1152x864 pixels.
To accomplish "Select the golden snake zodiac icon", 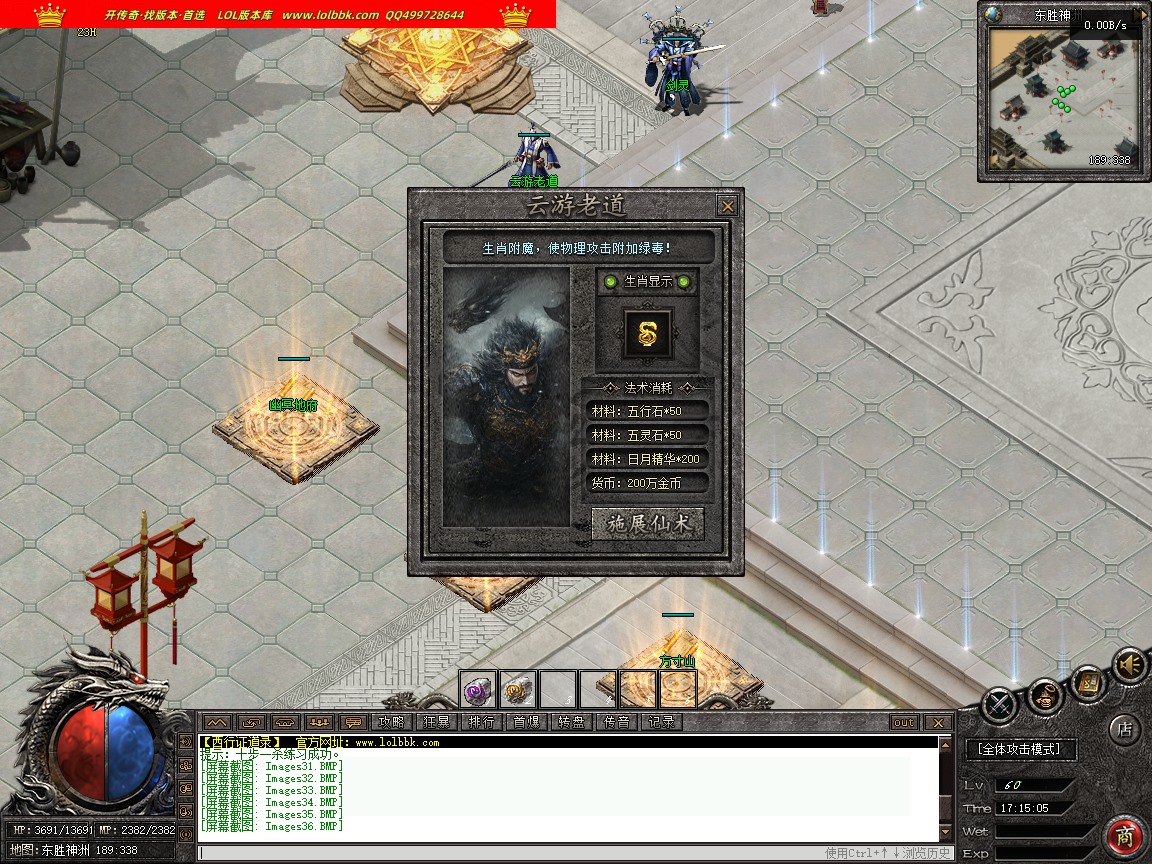I will click(x=646, y=334).
